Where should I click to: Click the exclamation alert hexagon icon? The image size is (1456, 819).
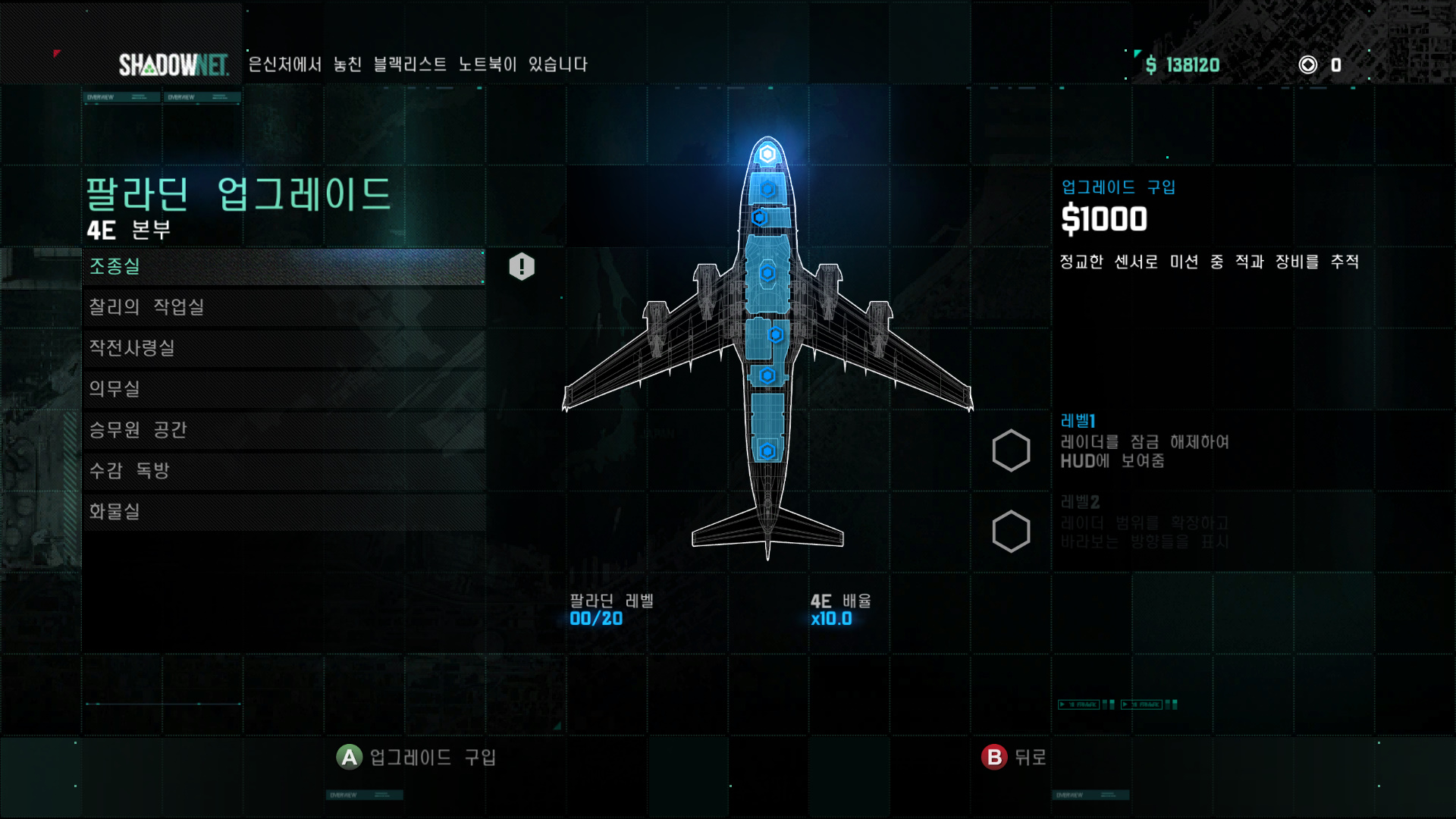coord(522,267)
